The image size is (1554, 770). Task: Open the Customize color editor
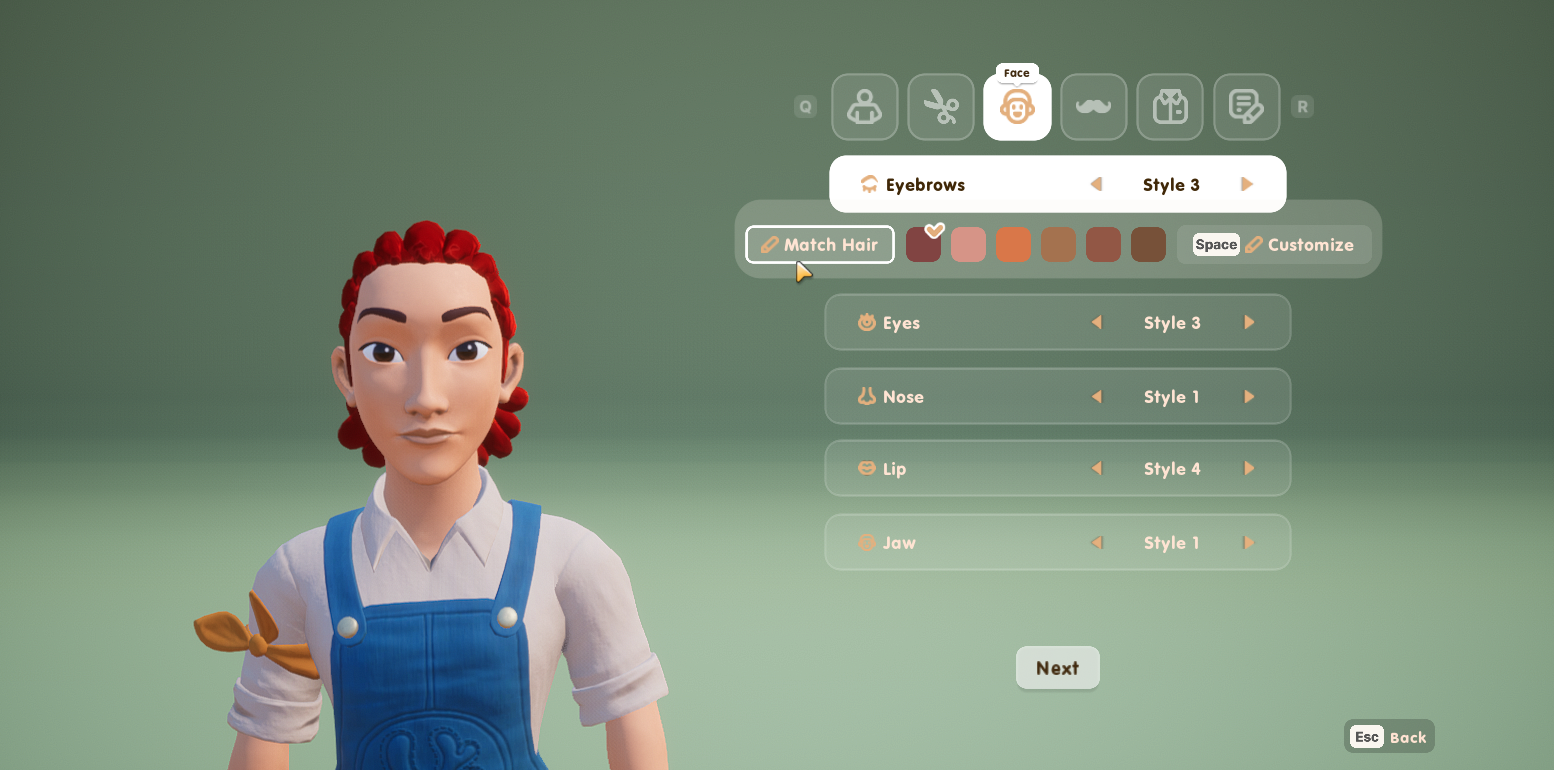(1273, 245)
